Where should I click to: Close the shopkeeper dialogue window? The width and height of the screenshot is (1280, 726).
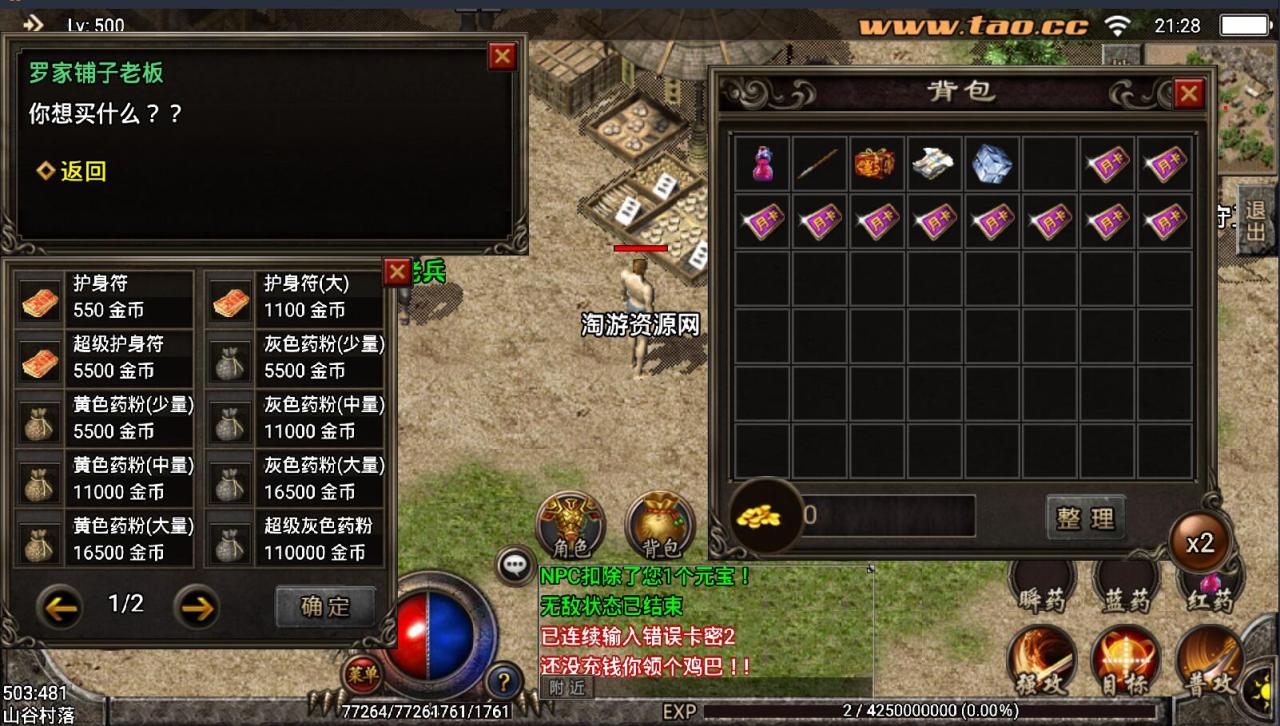pos(502,56)
